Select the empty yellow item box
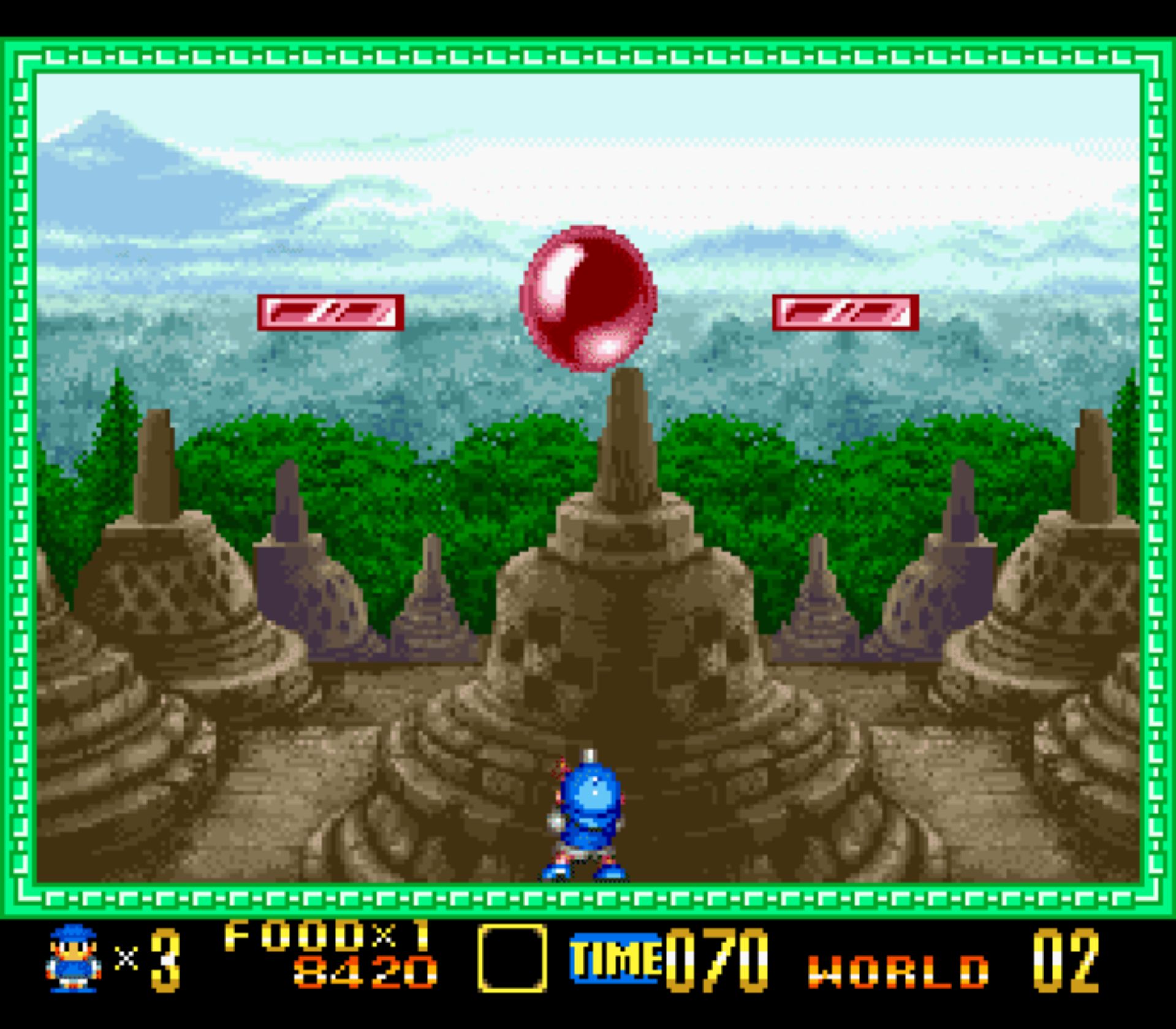This screenshot has width=1176, height=1029. point(512,959)
